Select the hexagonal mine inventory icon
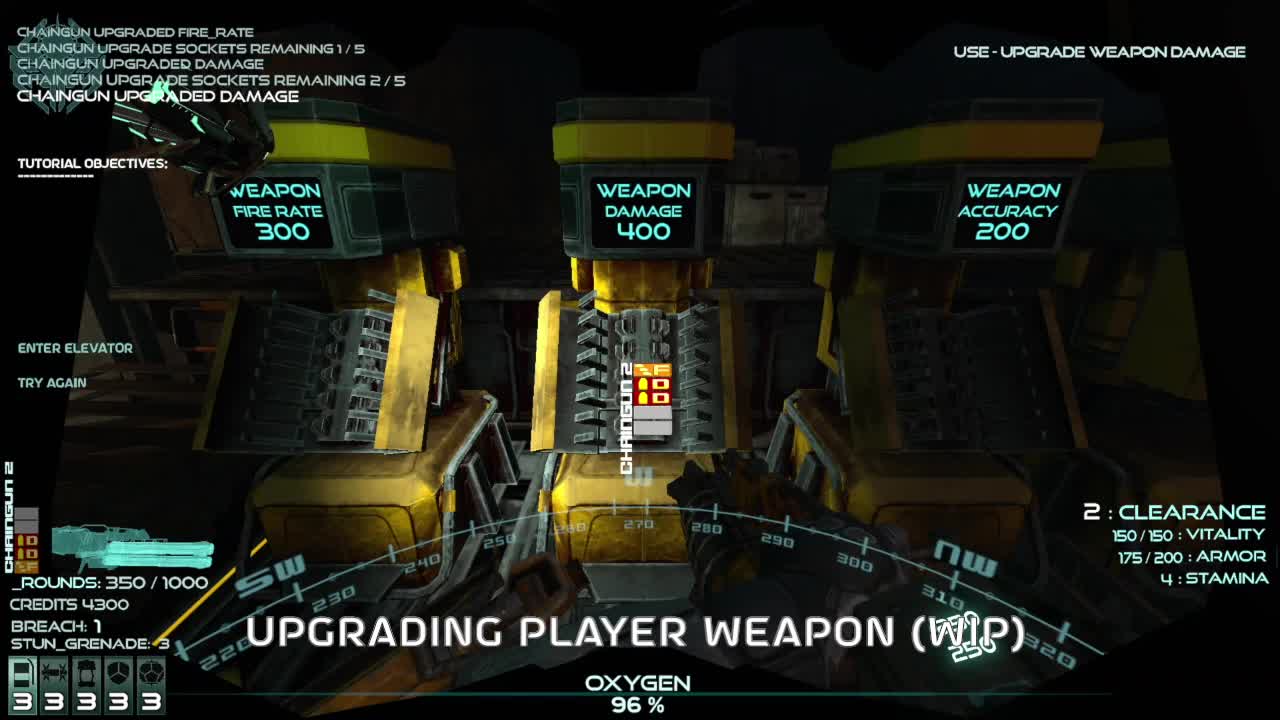This screenshot has height=720, width=1280. [118, 672]
